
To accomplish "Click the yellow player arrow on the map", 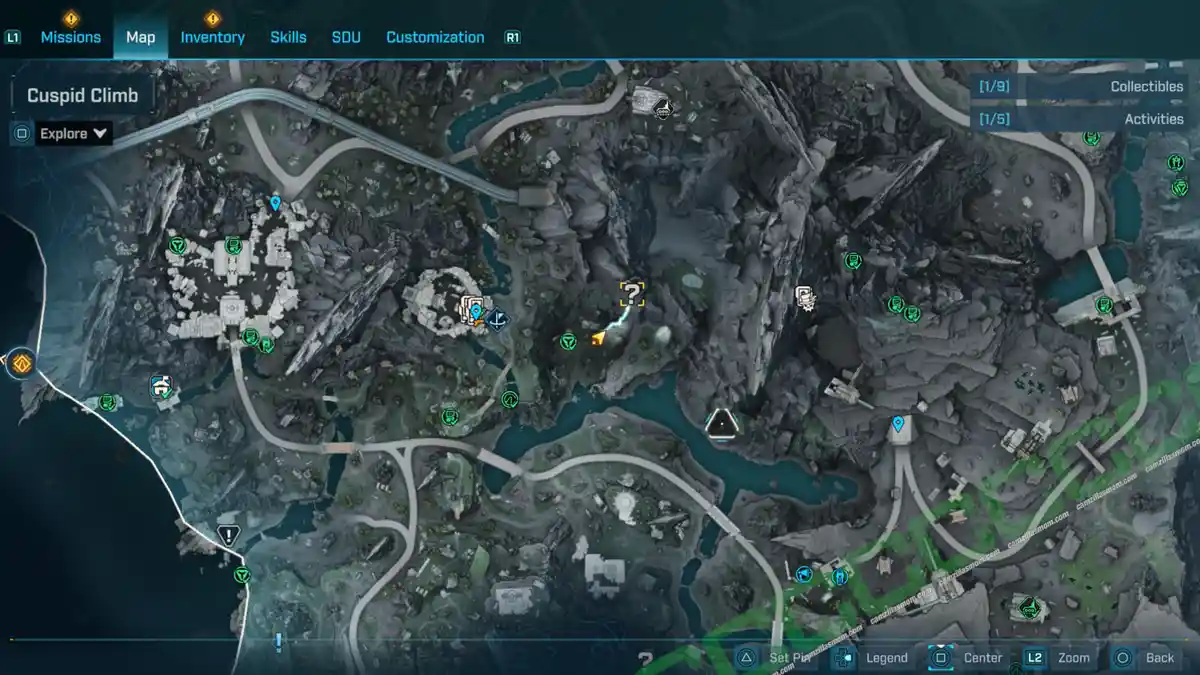I will point(598,339).
